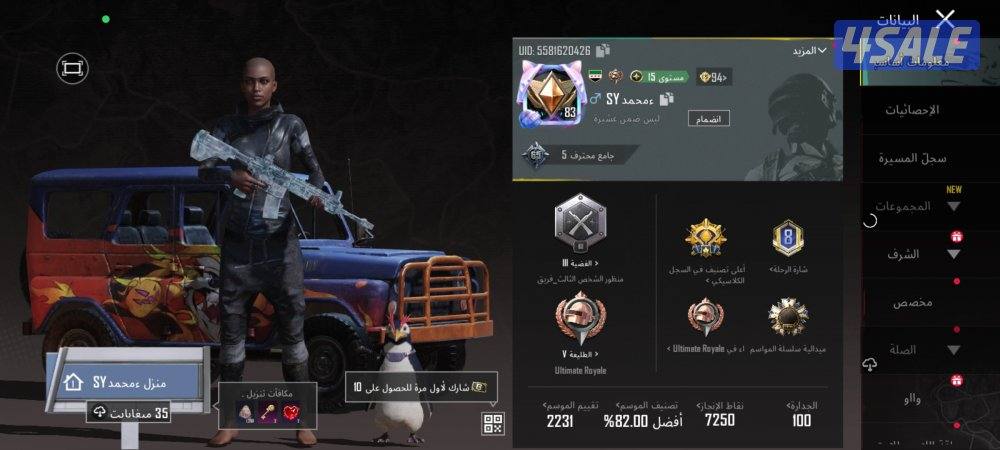Show the highest classic rank emblem

pyautogui.click(x=706, y=238)
